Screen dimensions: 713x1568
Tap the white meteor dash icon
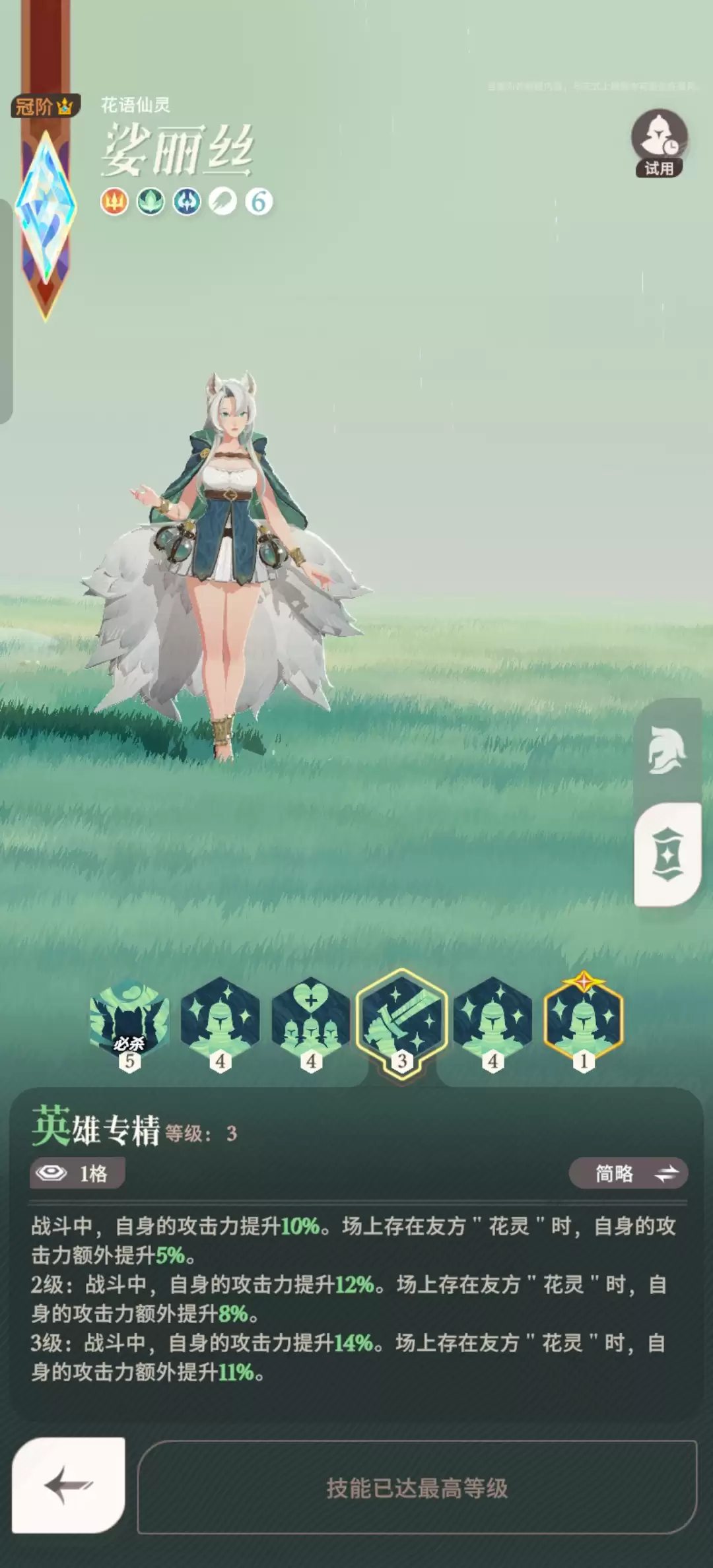point(222,201)
